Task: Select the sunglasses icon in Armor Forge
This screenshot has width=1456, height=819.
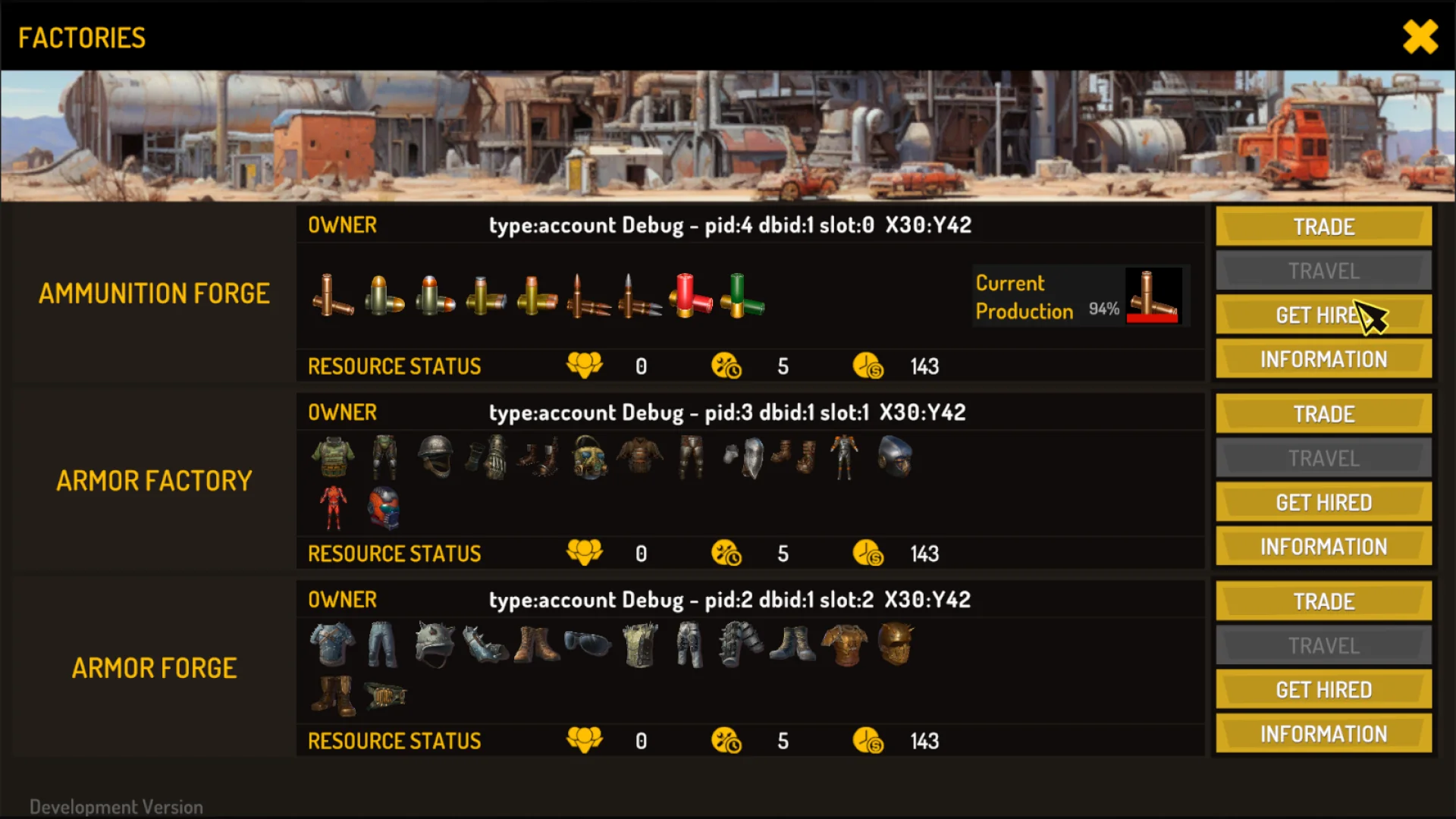Action: coord(588,645)
